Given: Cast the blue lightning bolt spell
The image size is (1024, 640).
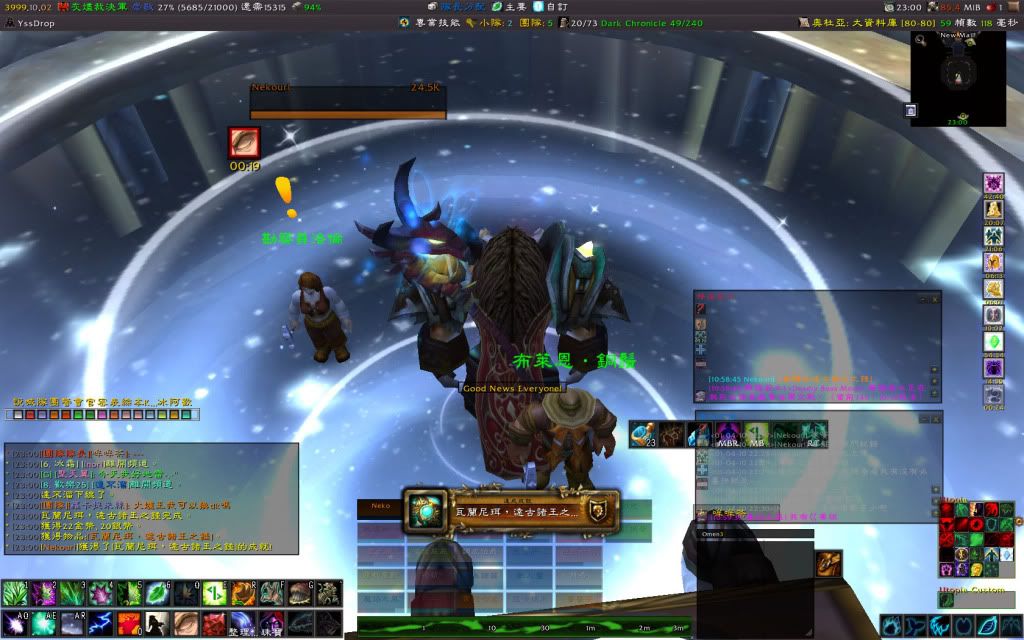Looking at the screenshot, I should 100,623.
